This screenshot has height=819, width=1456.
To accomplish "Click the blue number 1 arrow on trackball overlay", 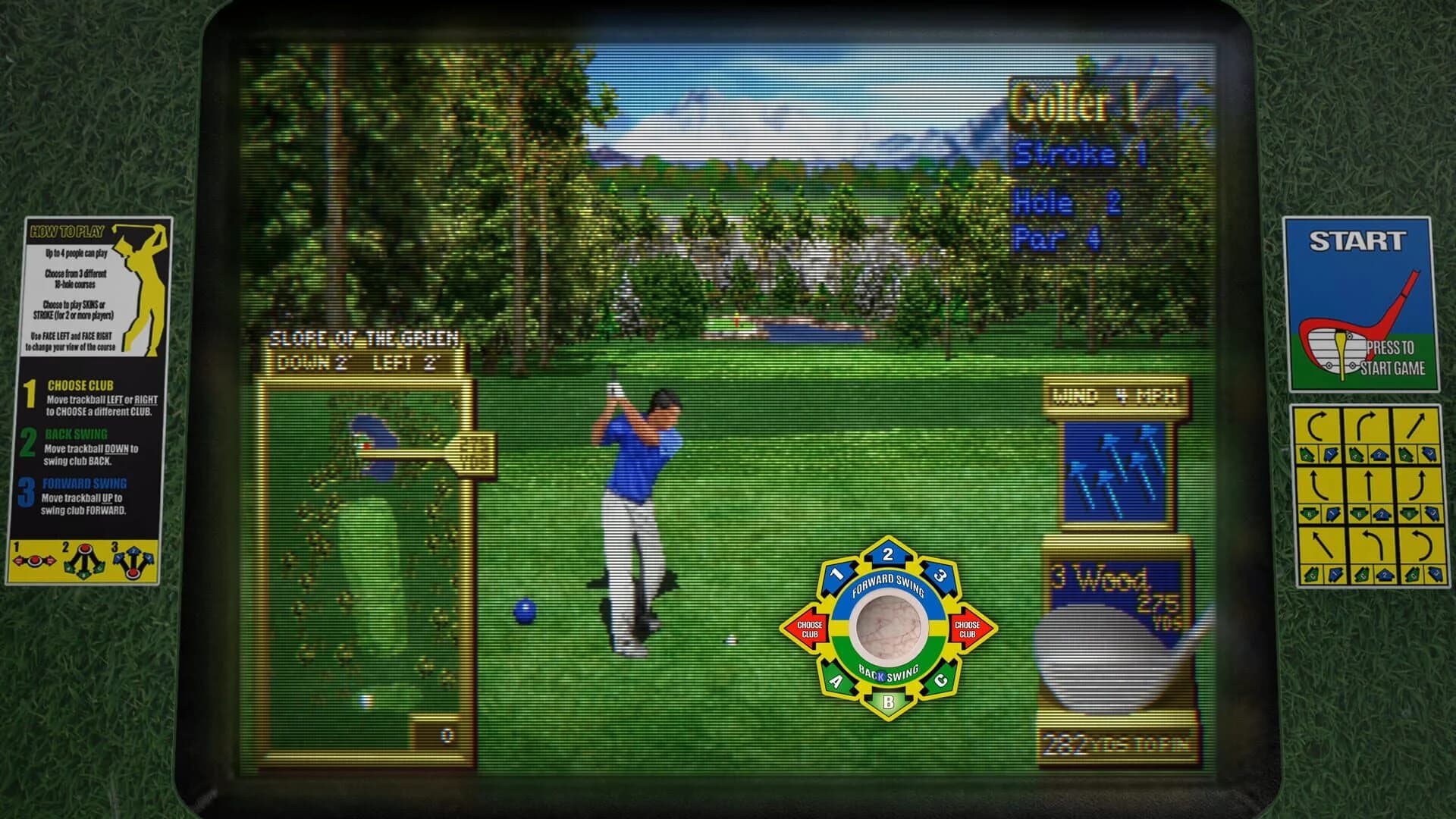I will coord(836,574).
